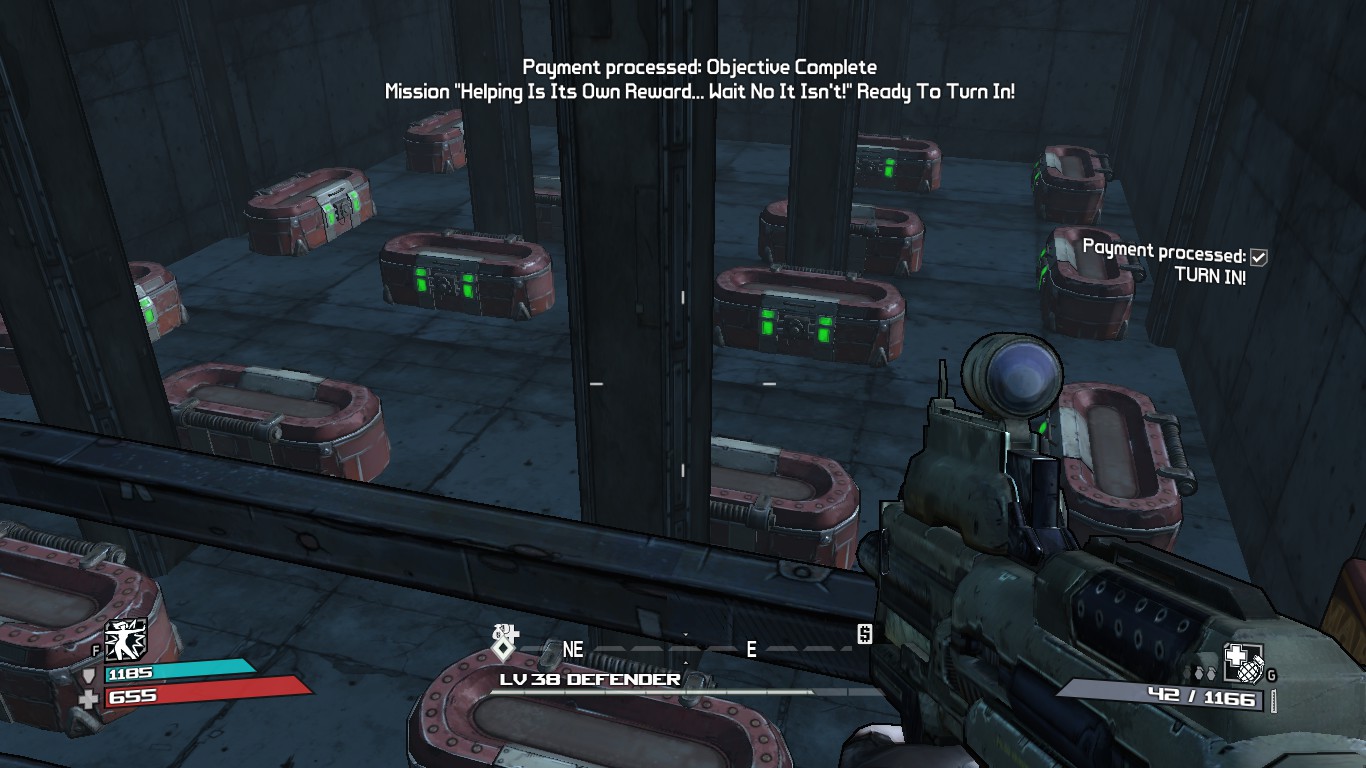Select the transfusion grenade icon
The width and height of the screenshot is (1366, 768).
coord(1245,661)
